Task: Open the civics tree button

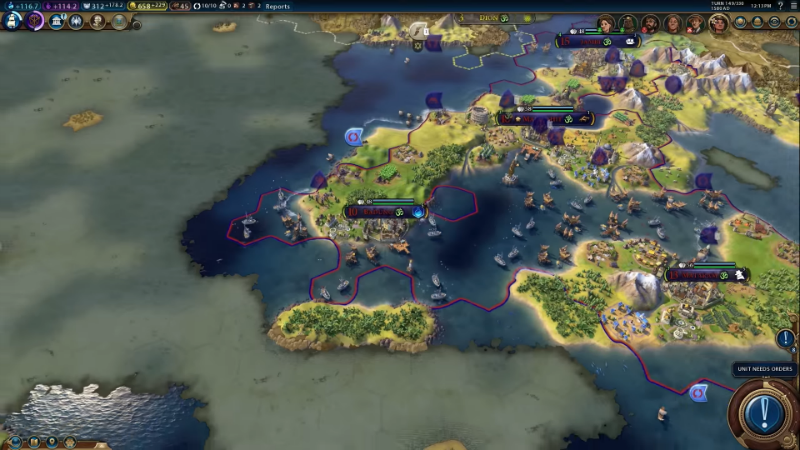Action: (x=35, y=20)
